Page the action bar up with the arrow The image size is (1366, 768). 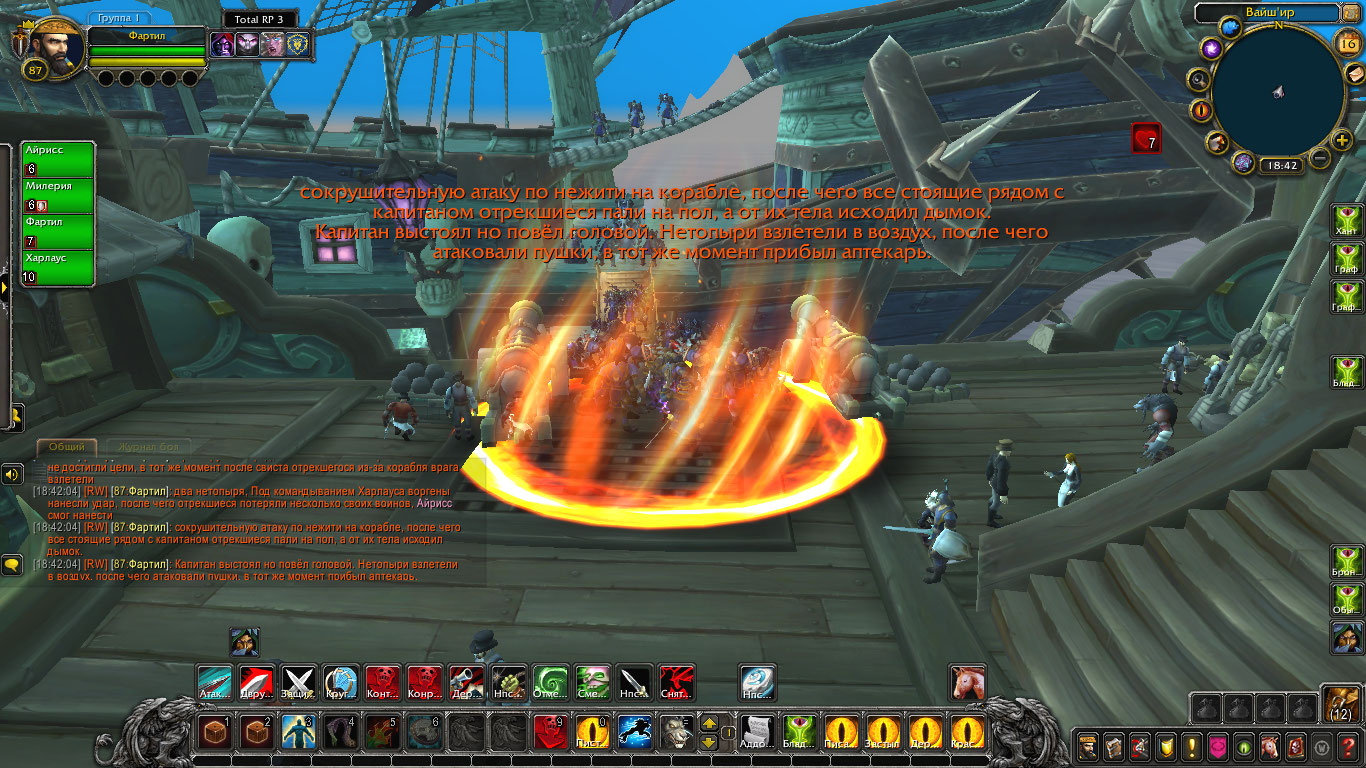click(x=708, y=723)
